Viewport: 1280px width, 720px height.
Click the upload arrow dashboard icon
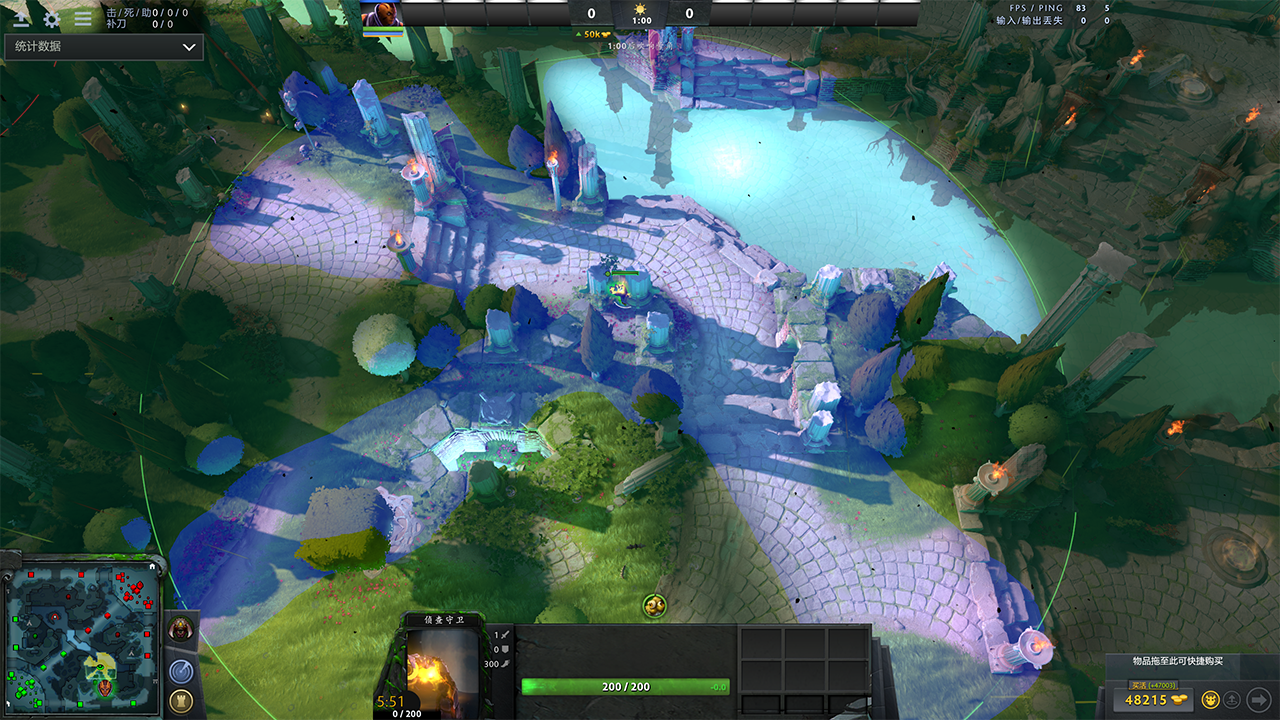click(x=21, y=18)
